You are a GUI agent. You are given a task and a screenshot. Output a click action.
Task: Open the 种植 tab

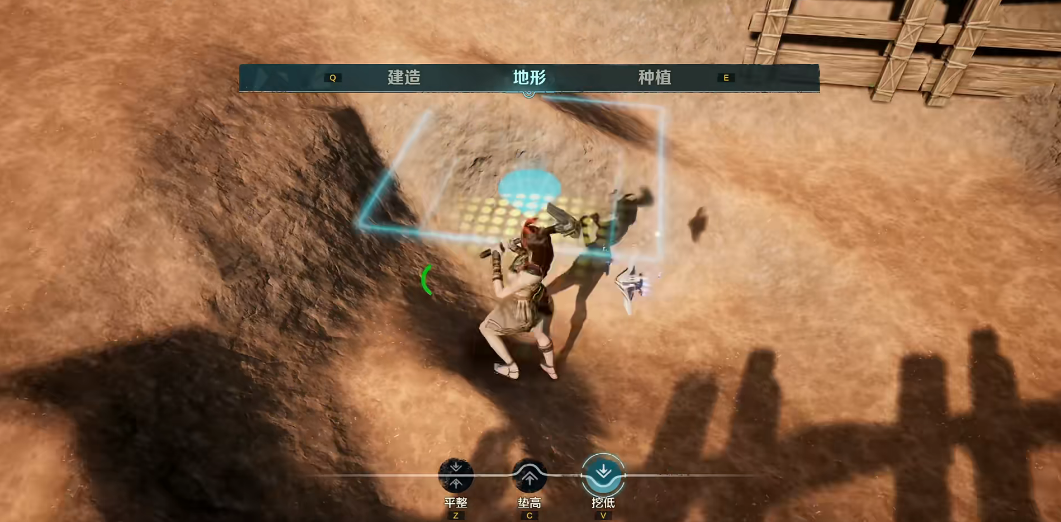tap(654, 78)
